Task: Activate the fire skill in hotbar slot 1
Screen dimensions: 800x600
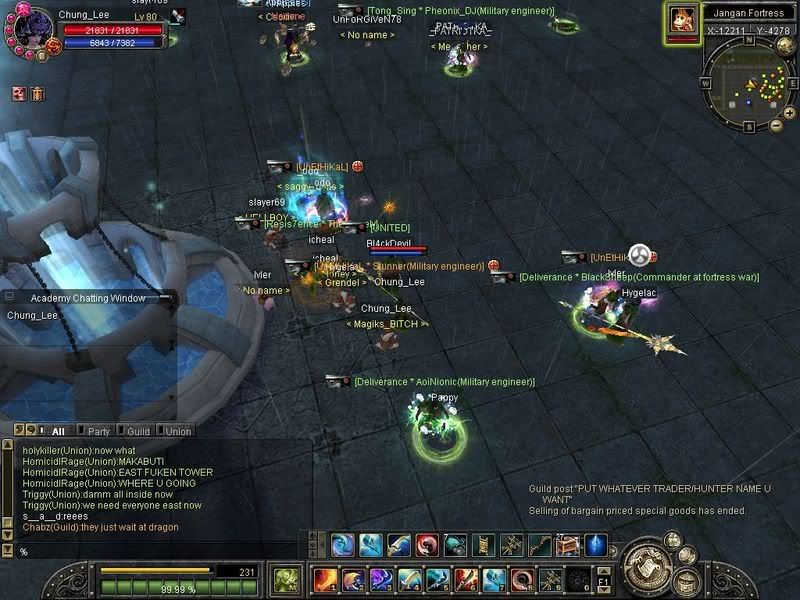Action: point(326,579)
